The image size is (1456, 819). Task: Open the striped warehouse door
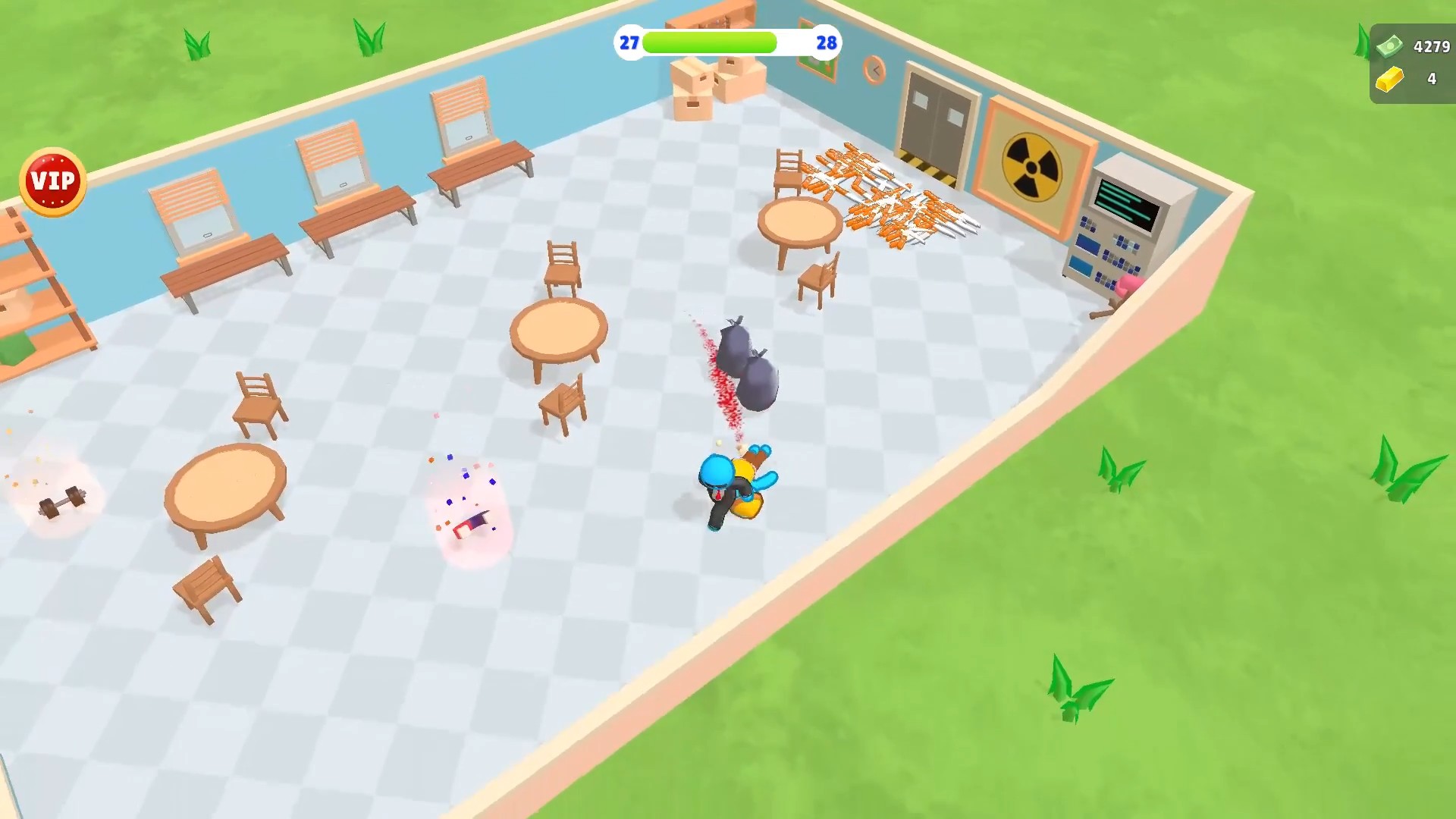(937, 121)
